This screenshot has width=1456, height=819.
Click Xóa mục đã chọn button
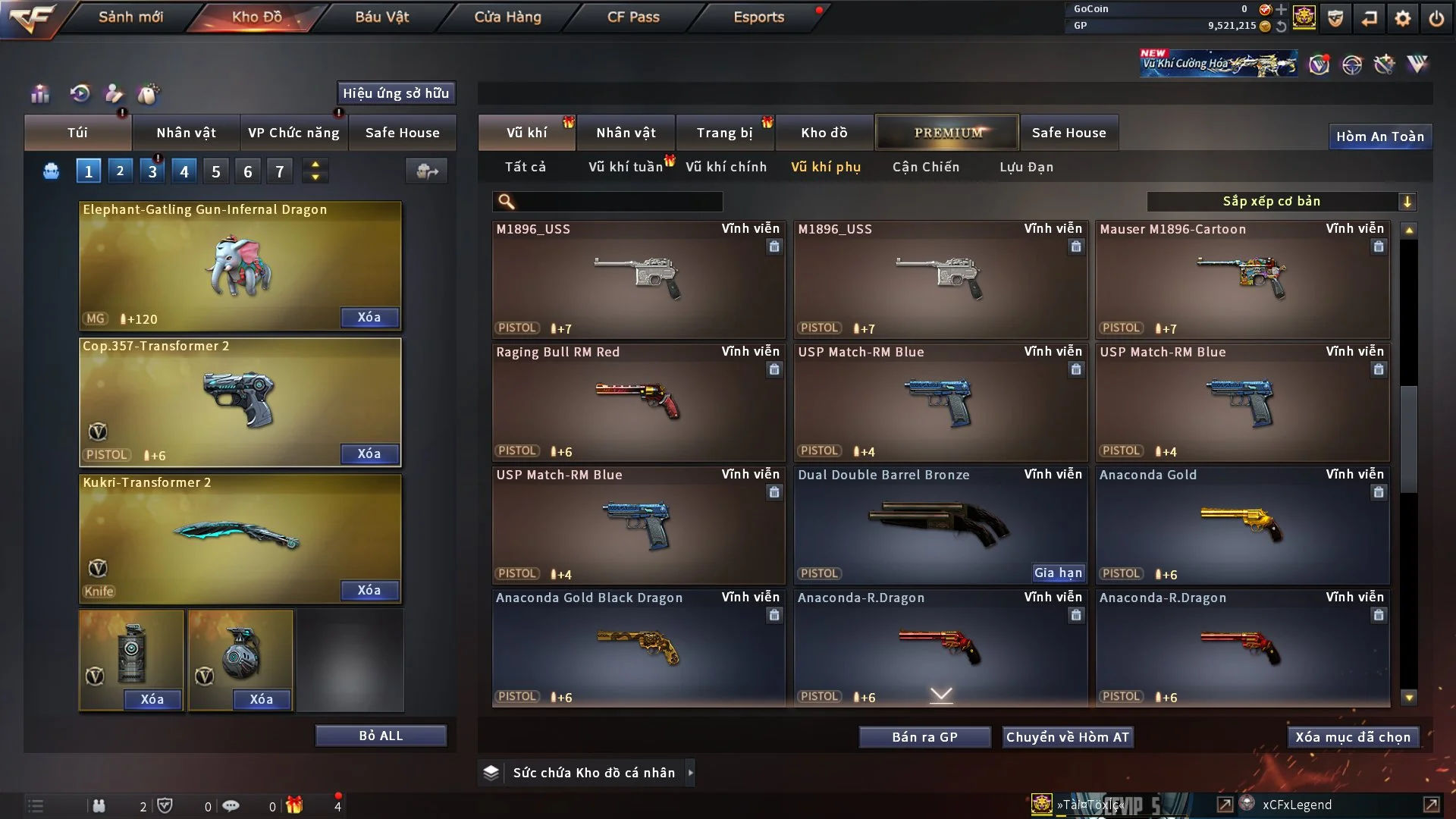pyautogui.click(x=1352, y=737)
